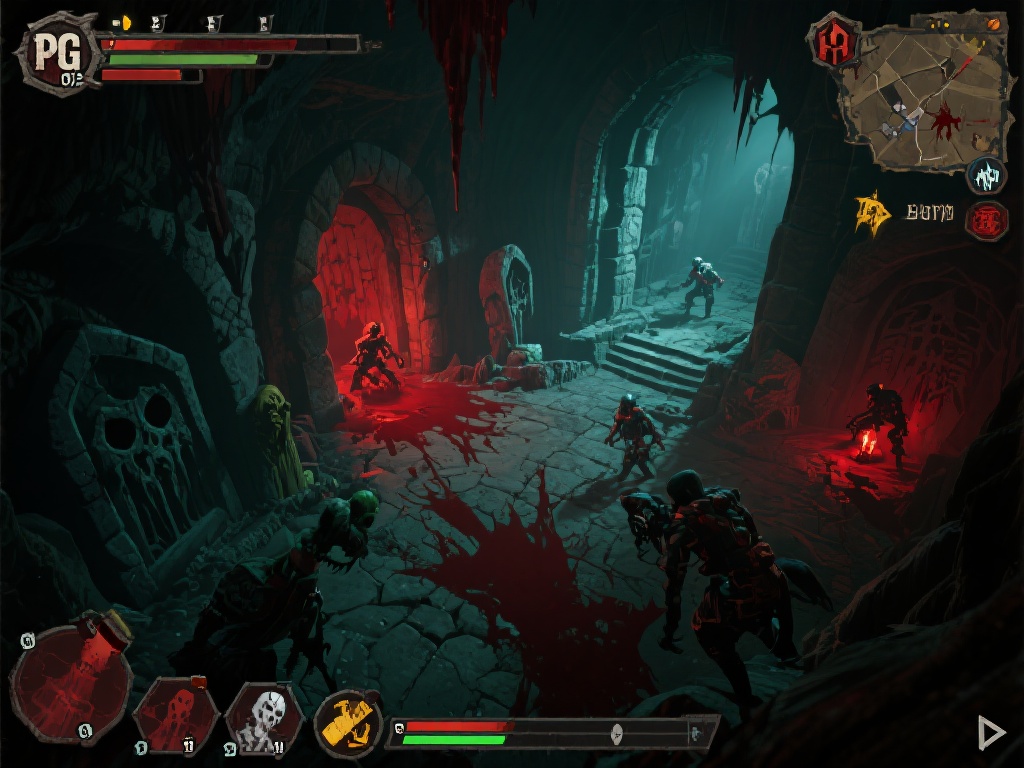
Task: Click the red fortress emblem beside minimap
Action: click(834, 43)
